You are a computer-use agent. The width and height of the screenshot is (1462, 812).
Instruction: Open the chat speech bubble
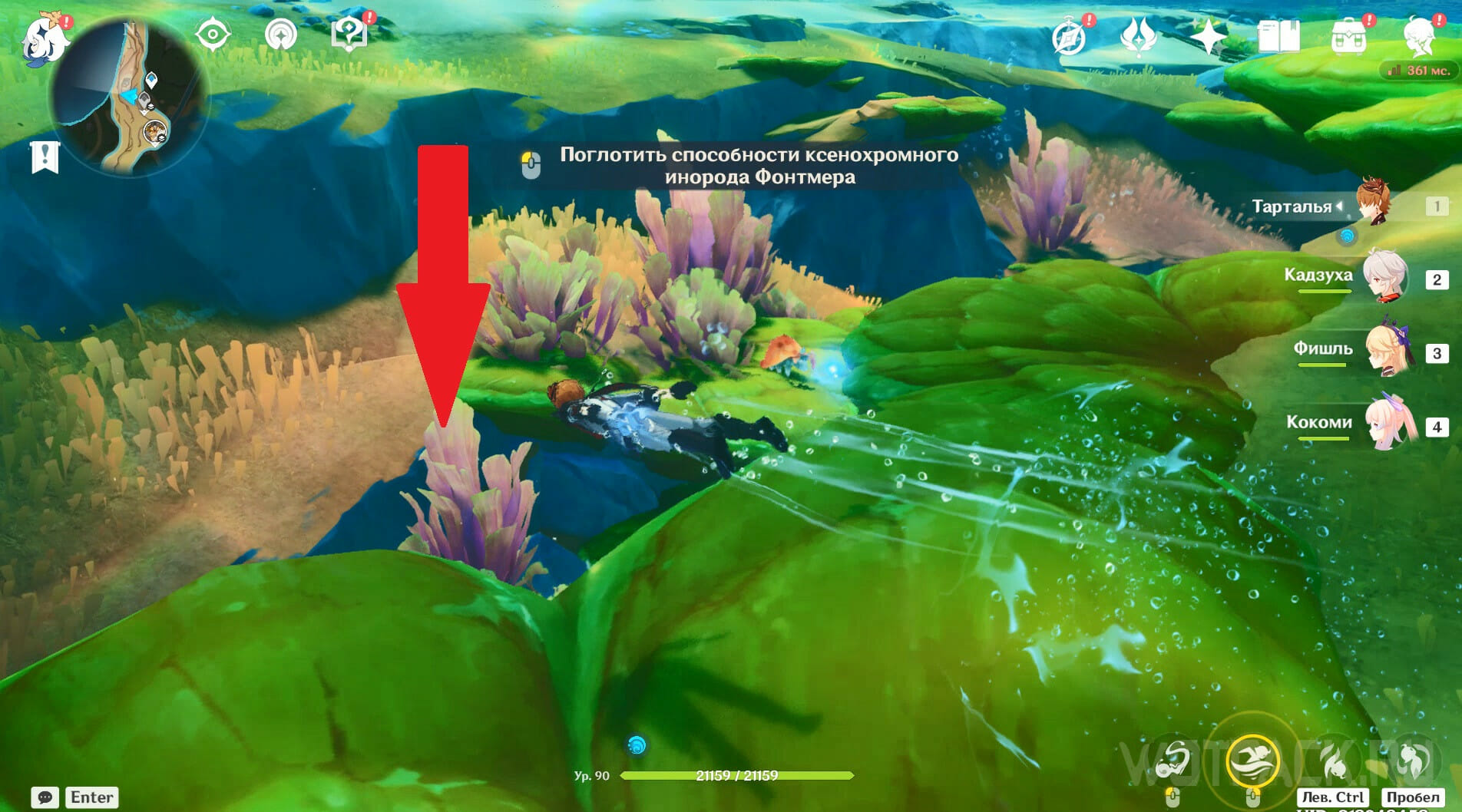pos(45,797)
